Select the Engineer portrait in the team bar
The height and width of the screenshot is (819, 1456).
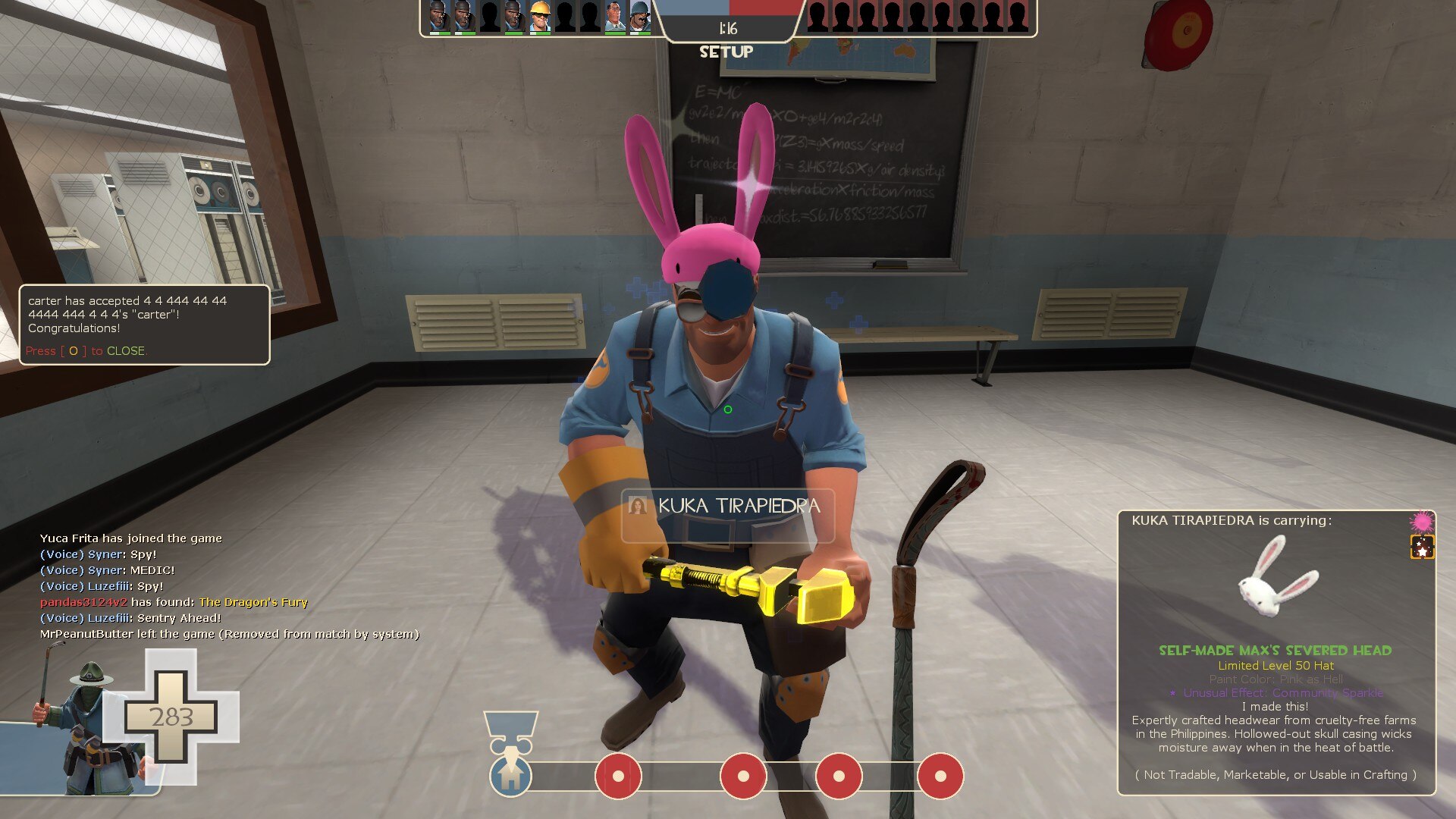[x=539, y=17]
